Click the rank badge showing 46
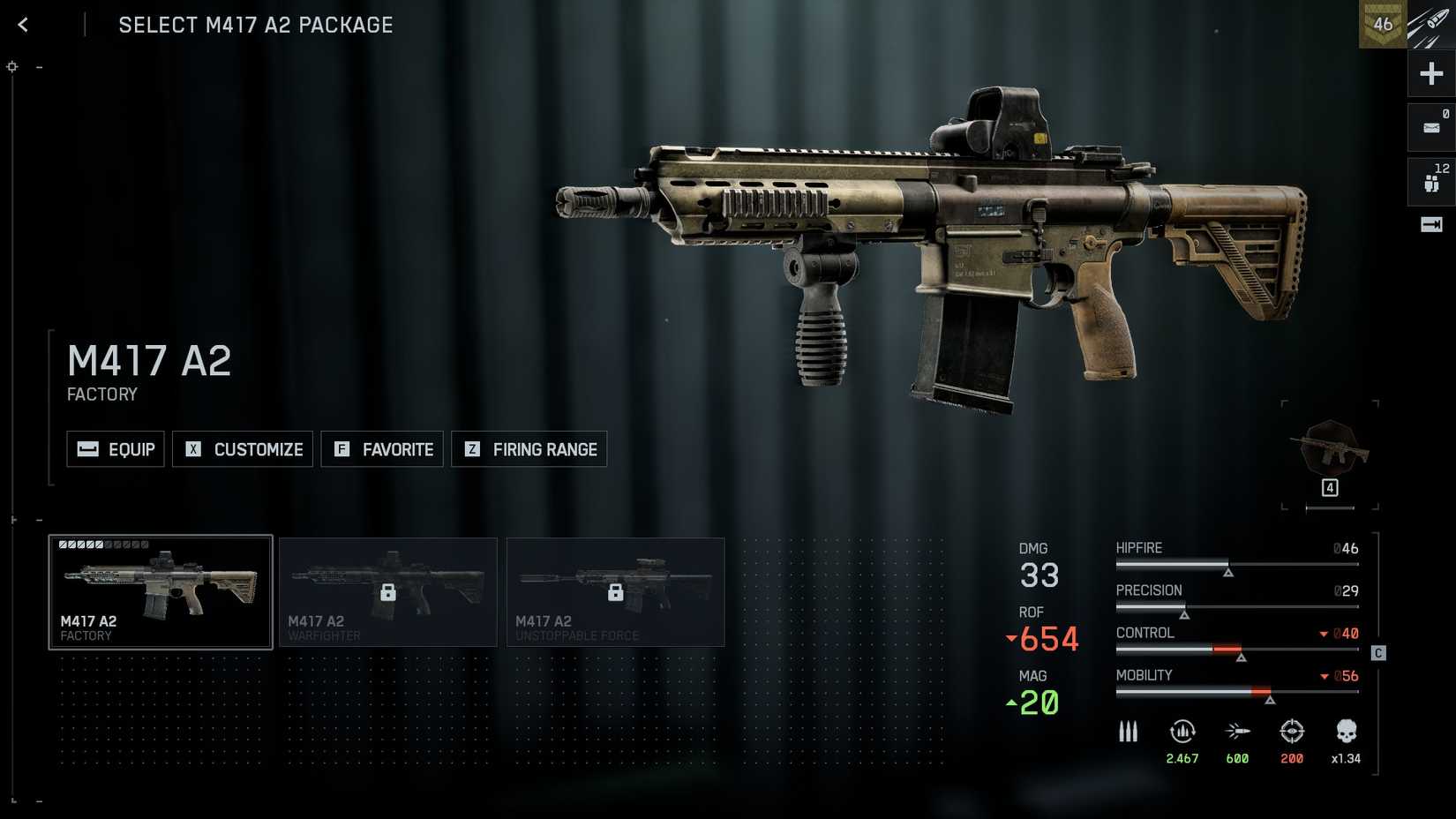The width and height of the screenshot is (1456, 819). tap(1383, 24)
